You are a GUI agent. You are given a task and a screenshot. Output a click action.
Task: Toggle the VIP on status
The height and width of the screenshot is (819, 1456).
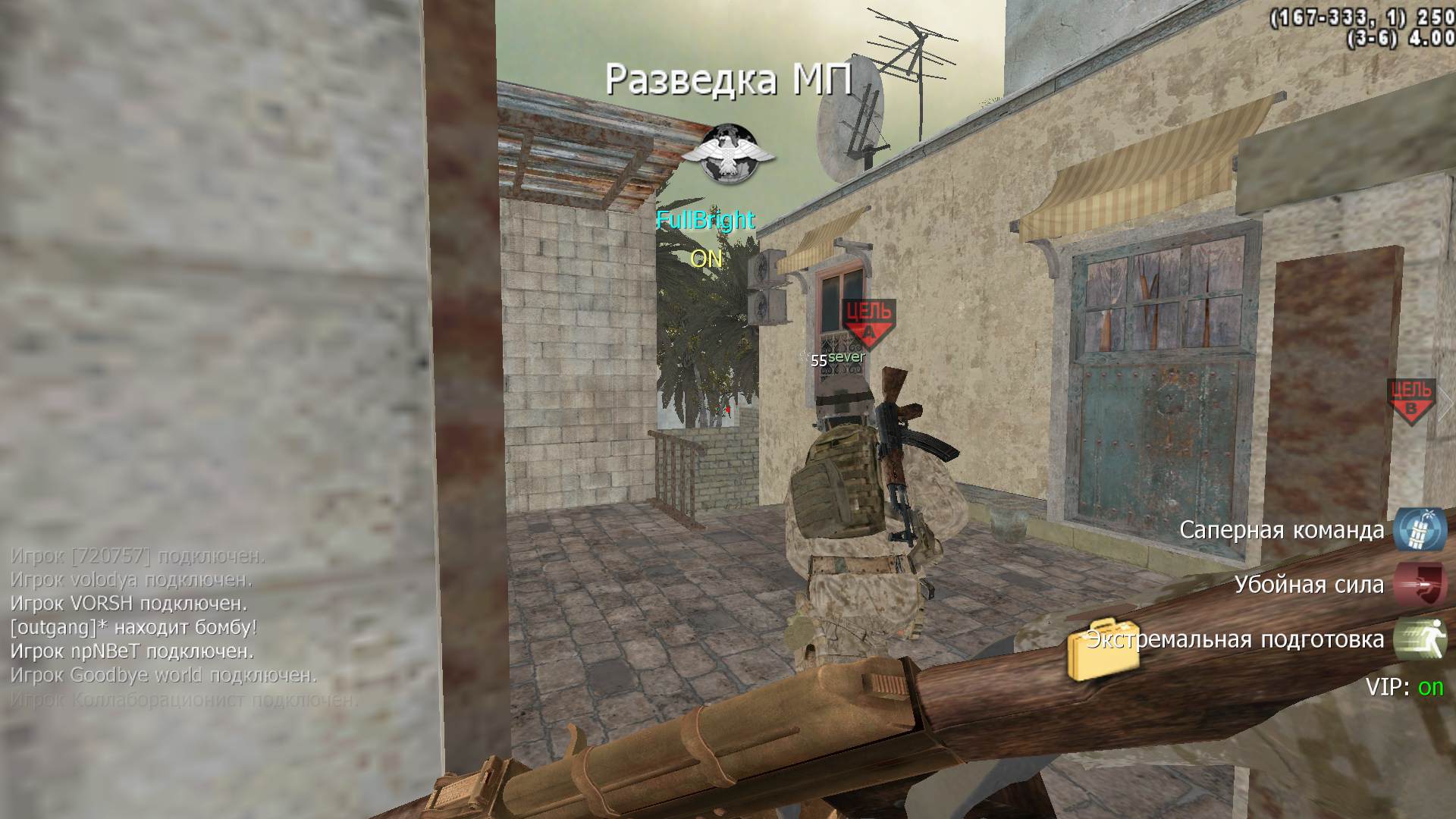pyautogui.click(x=1430, y=687)
